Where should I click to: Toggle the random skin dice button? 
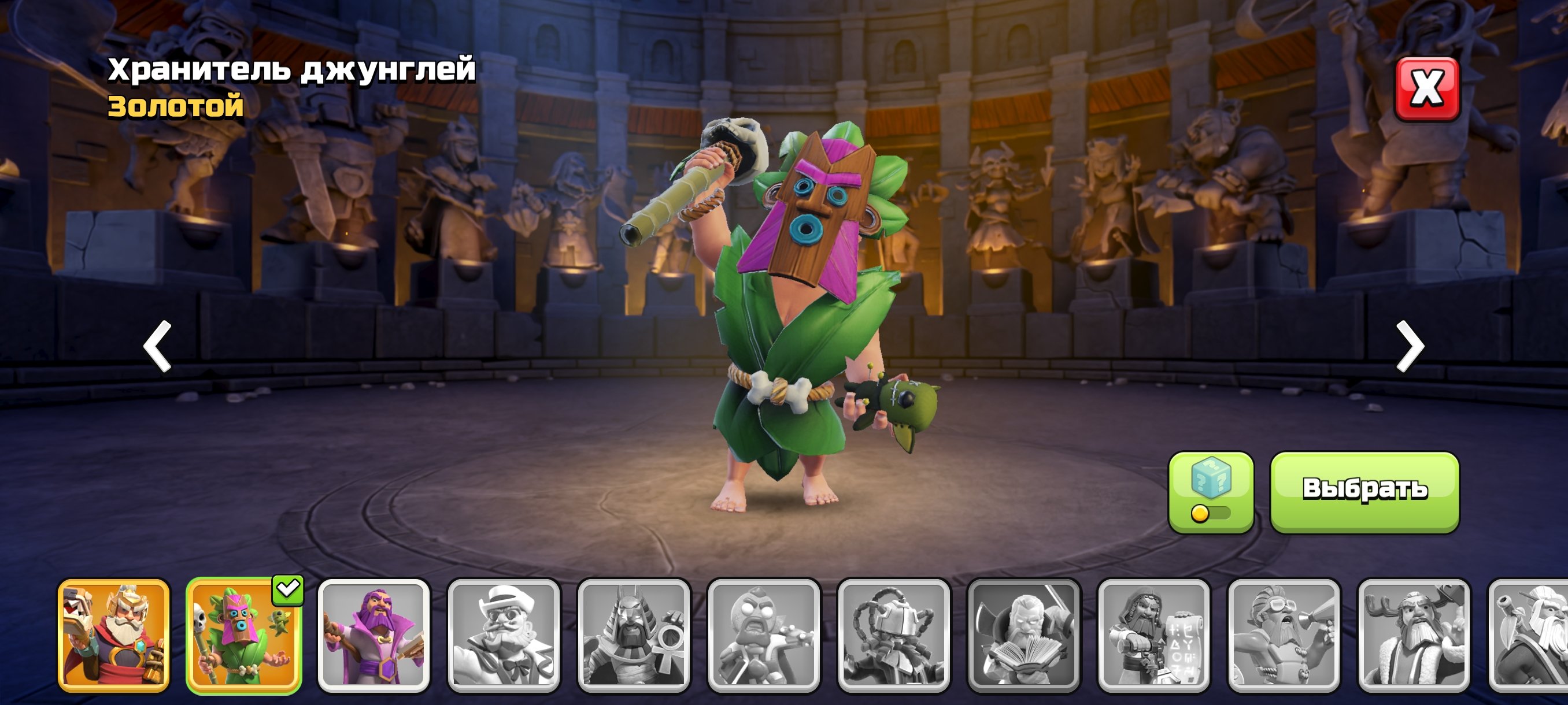click(x=1210, y=492)
